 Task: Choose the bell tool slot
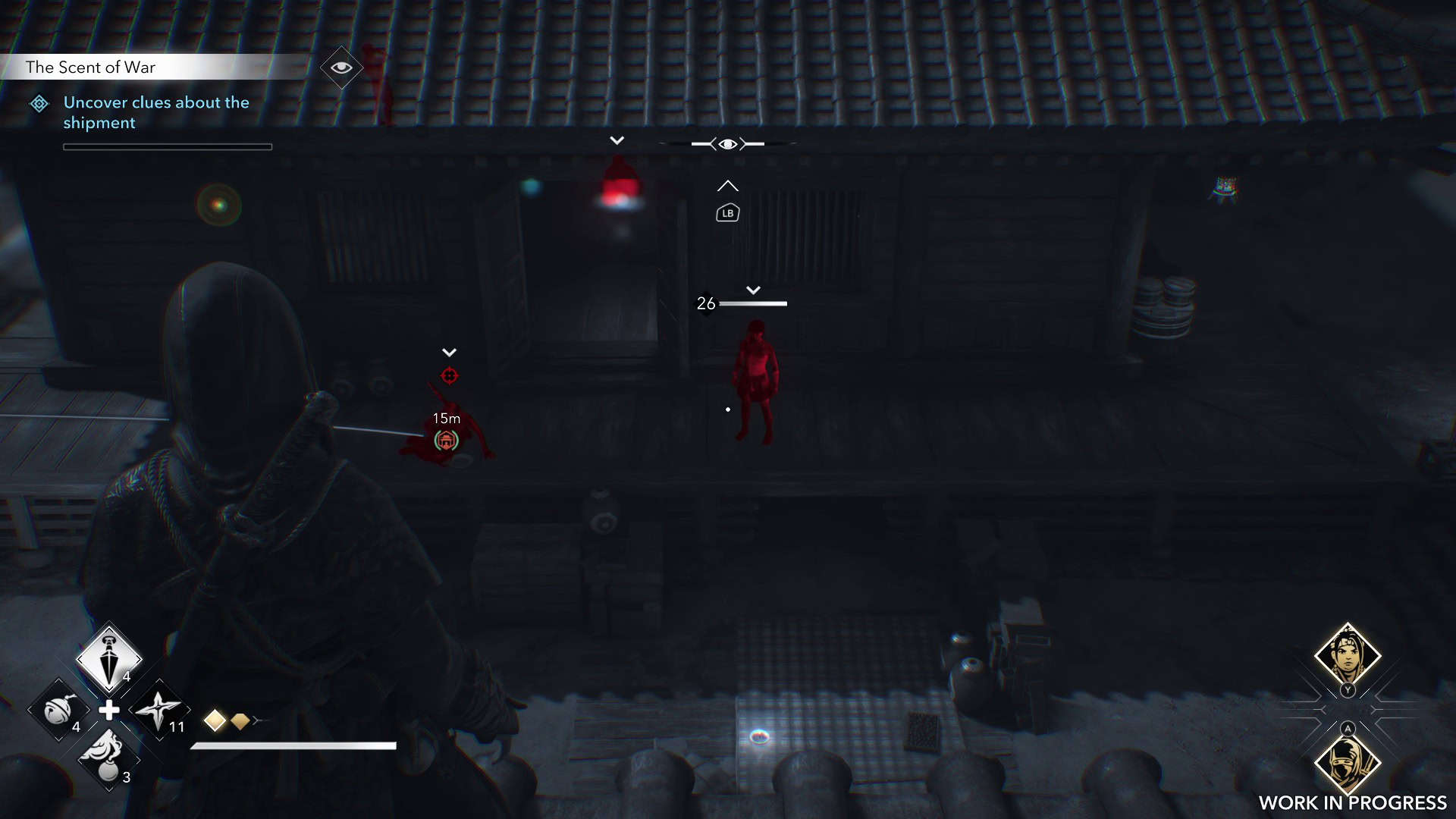click(x=58, y=711)
